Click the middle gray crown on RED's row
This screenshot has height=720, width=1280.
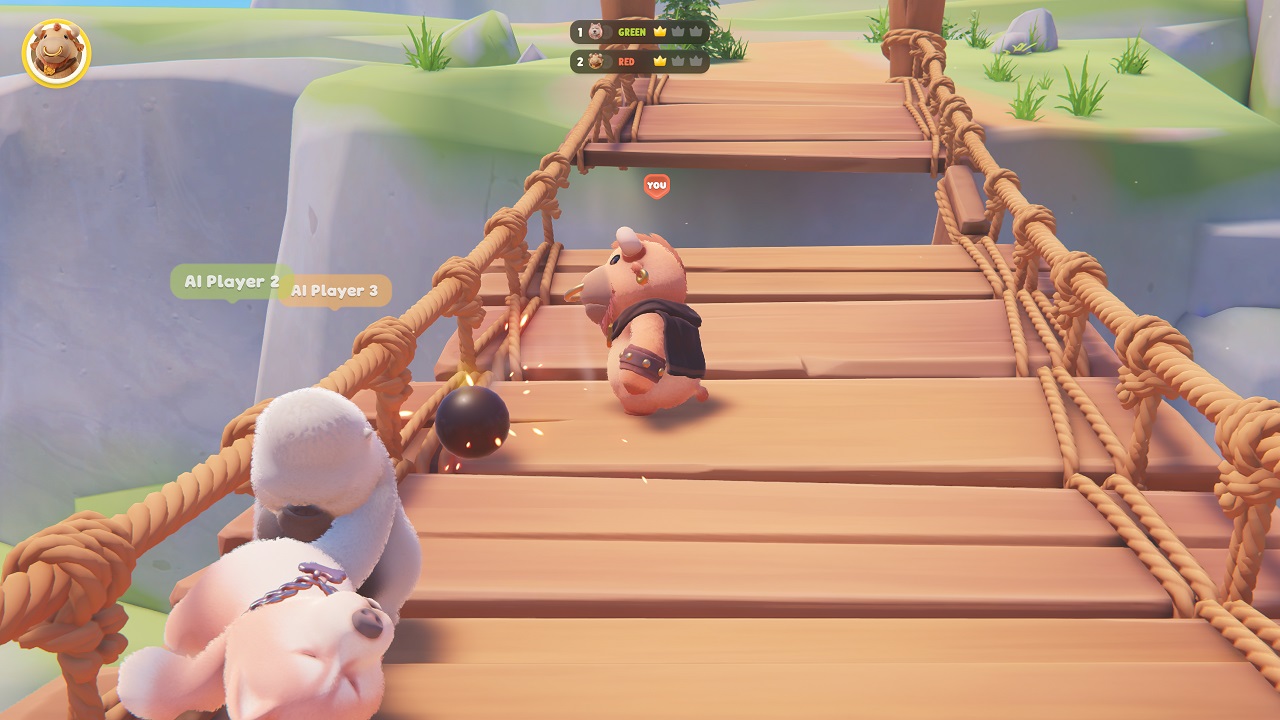679,60
